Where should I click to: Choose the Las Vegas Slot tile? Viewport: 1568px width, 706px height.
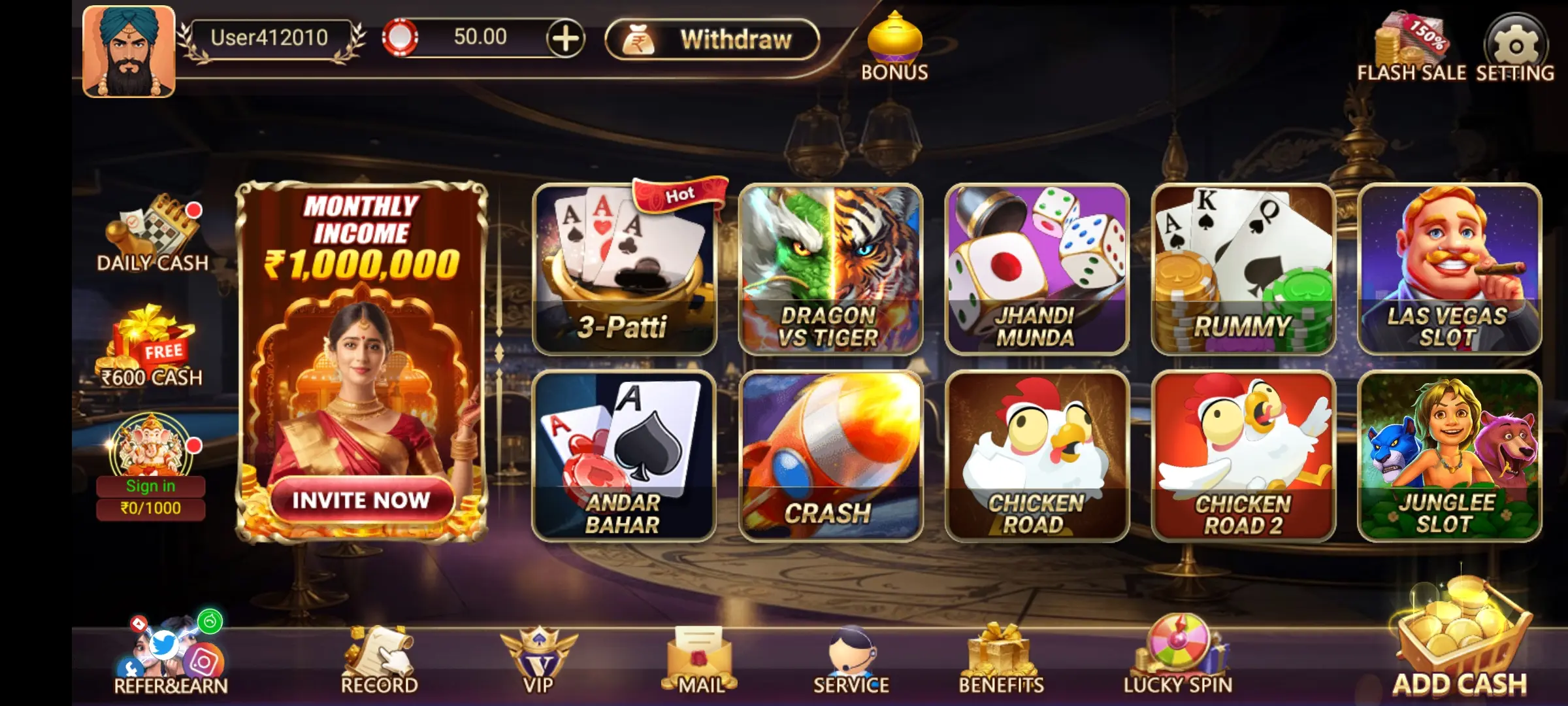1449,269
